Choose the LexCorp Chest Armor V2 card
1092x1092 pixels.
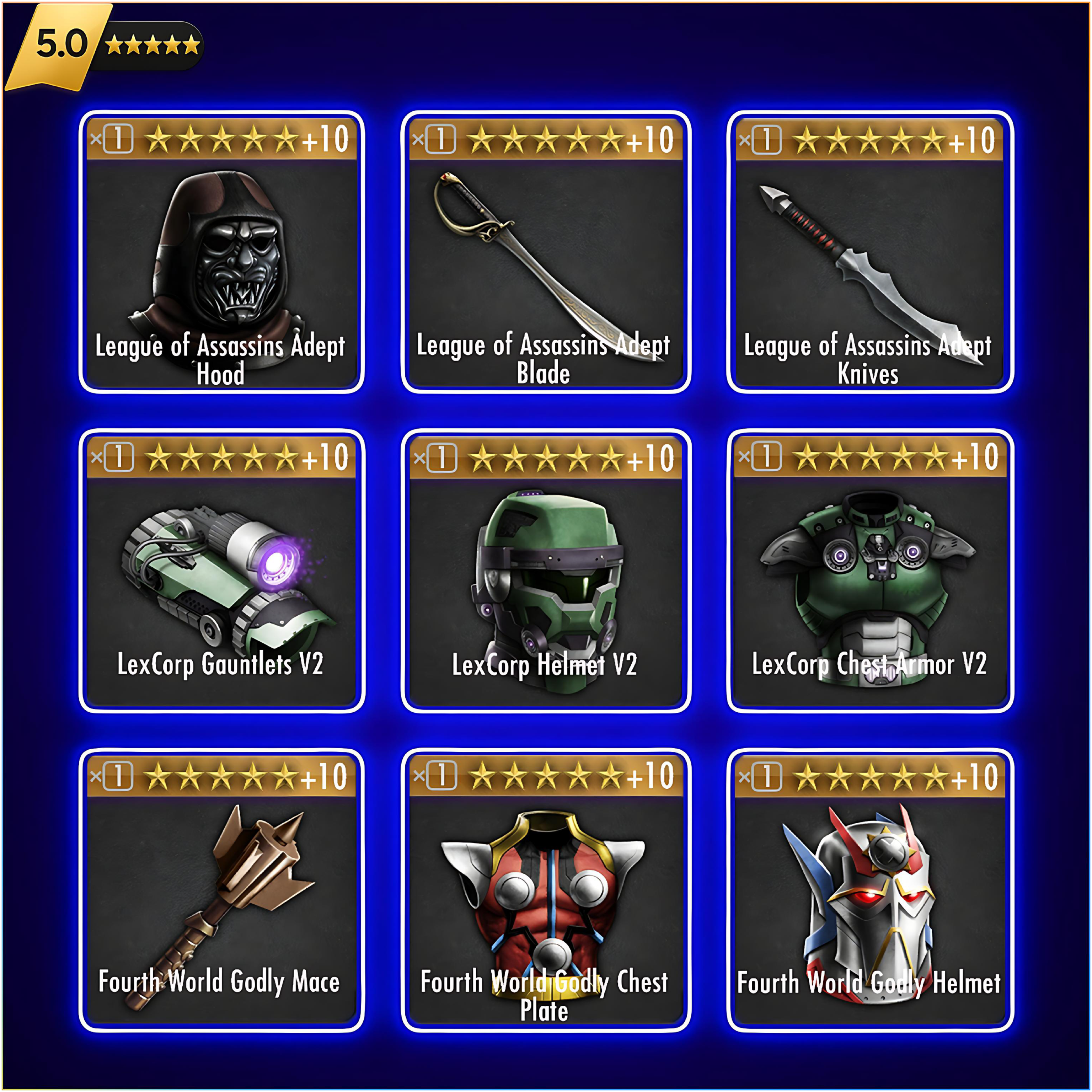coord(869,571)
